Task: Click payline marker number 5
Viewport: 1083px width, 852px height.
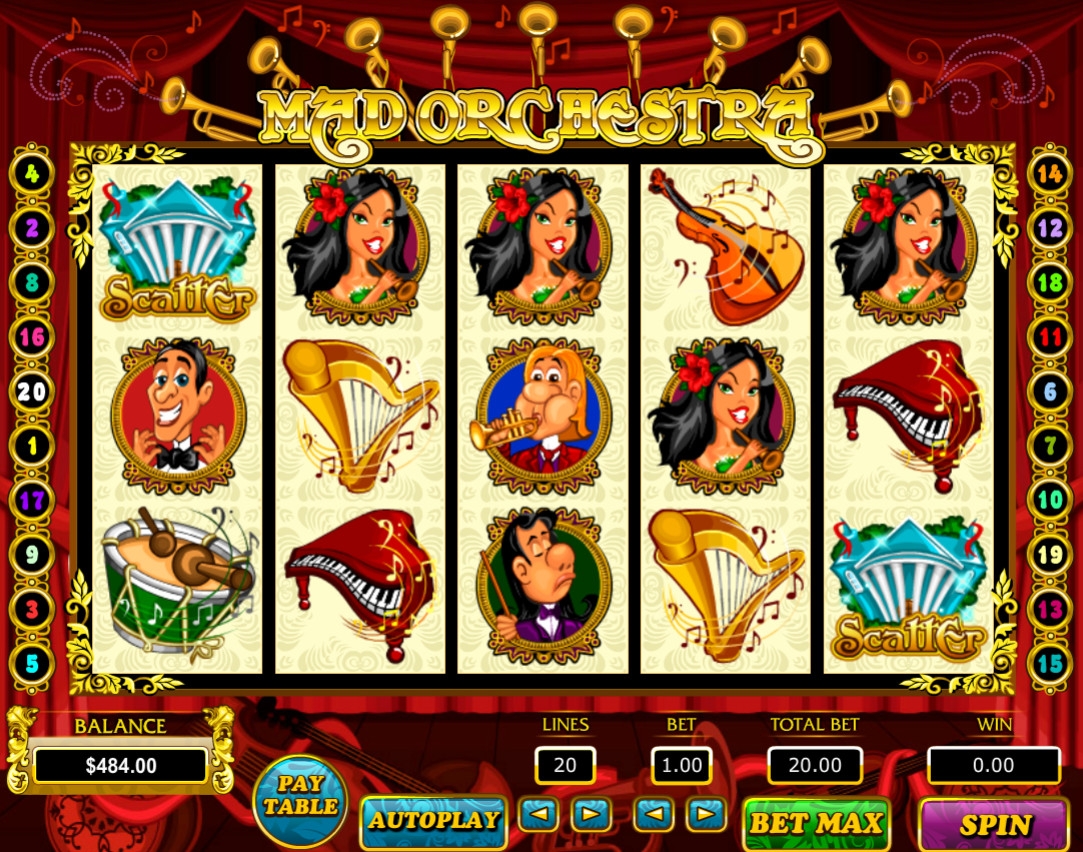Action: point(32,662)
